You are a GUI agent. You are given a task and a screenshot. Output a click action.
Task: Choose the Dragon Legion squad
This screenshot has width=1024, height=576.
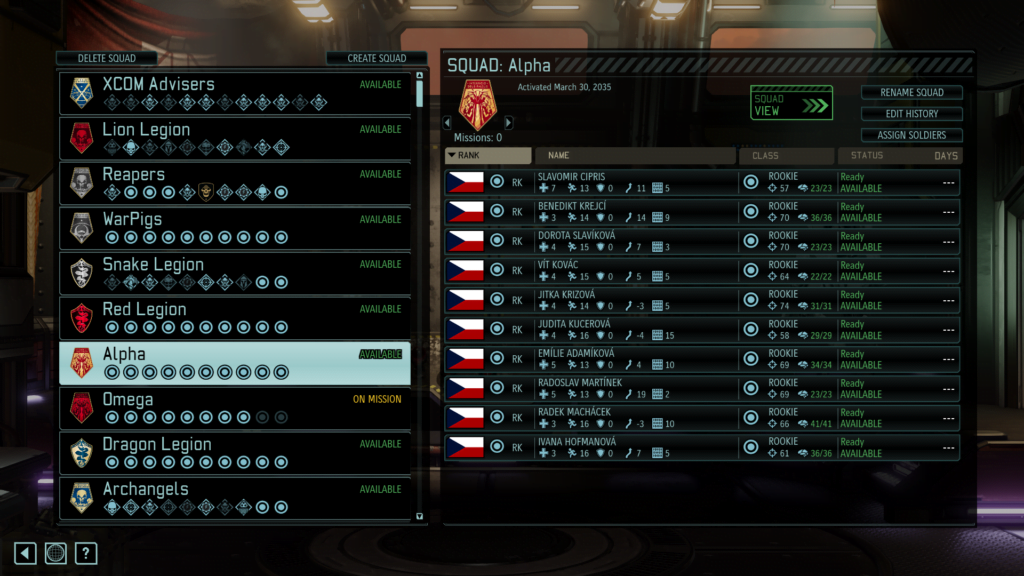[x=235, y=452]
